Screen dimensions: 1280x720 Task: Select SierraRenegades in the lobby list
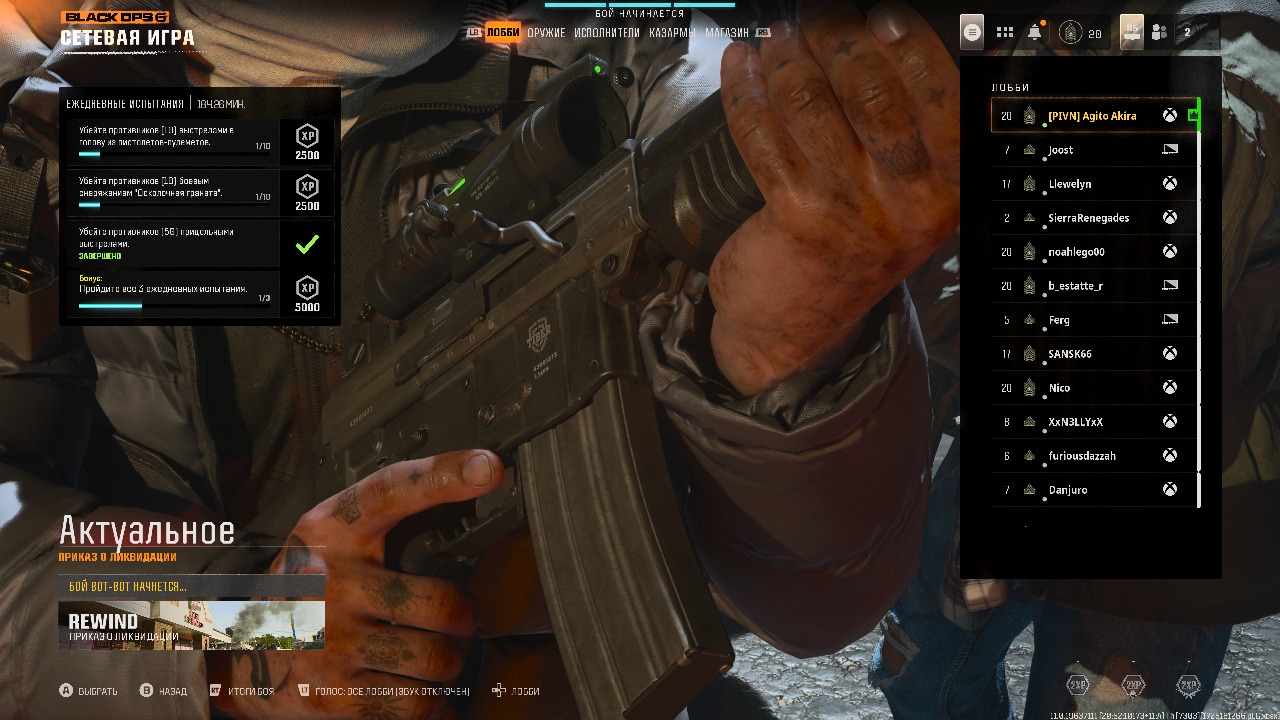coord(1092,218)
